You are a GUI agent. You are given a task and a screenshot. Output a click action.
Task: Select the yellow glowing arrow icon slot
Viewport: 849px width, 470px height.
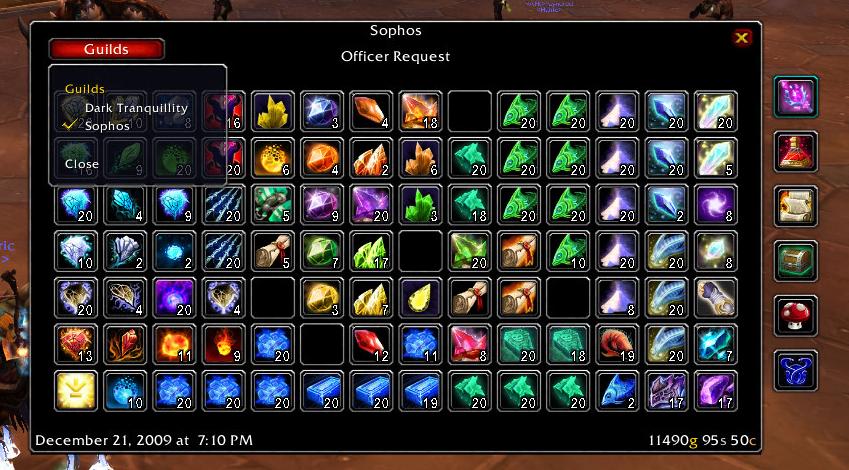[76, 390]
